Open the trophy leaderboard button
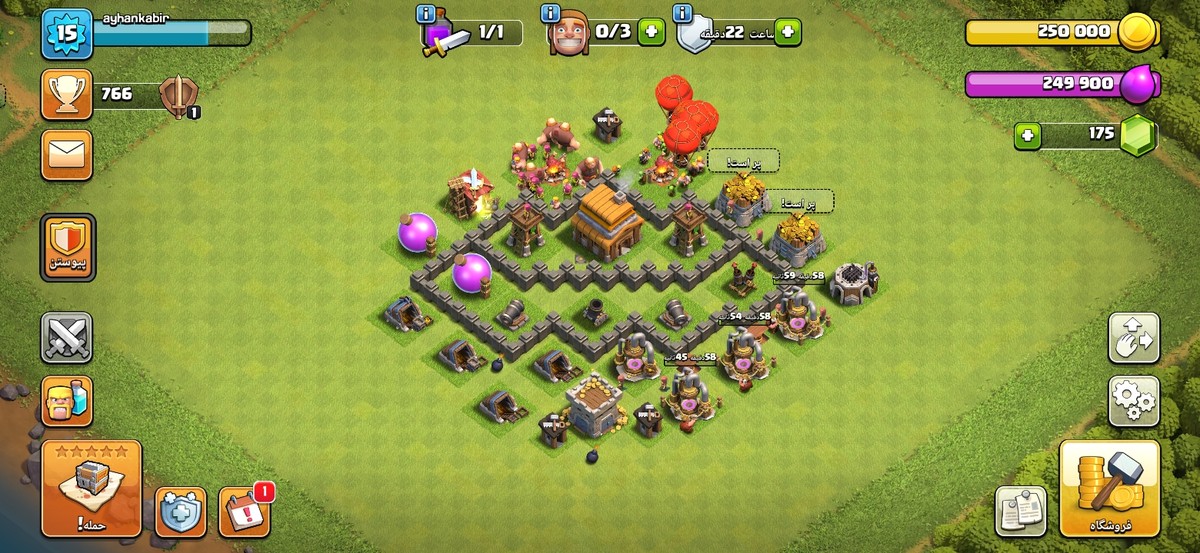The image size is (1200, 553). coord(67,94)
